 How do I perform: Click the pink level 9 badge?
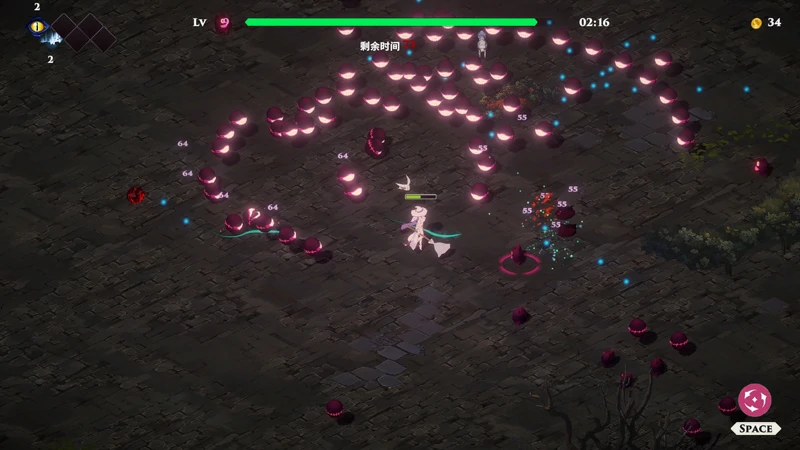(224, 22)
